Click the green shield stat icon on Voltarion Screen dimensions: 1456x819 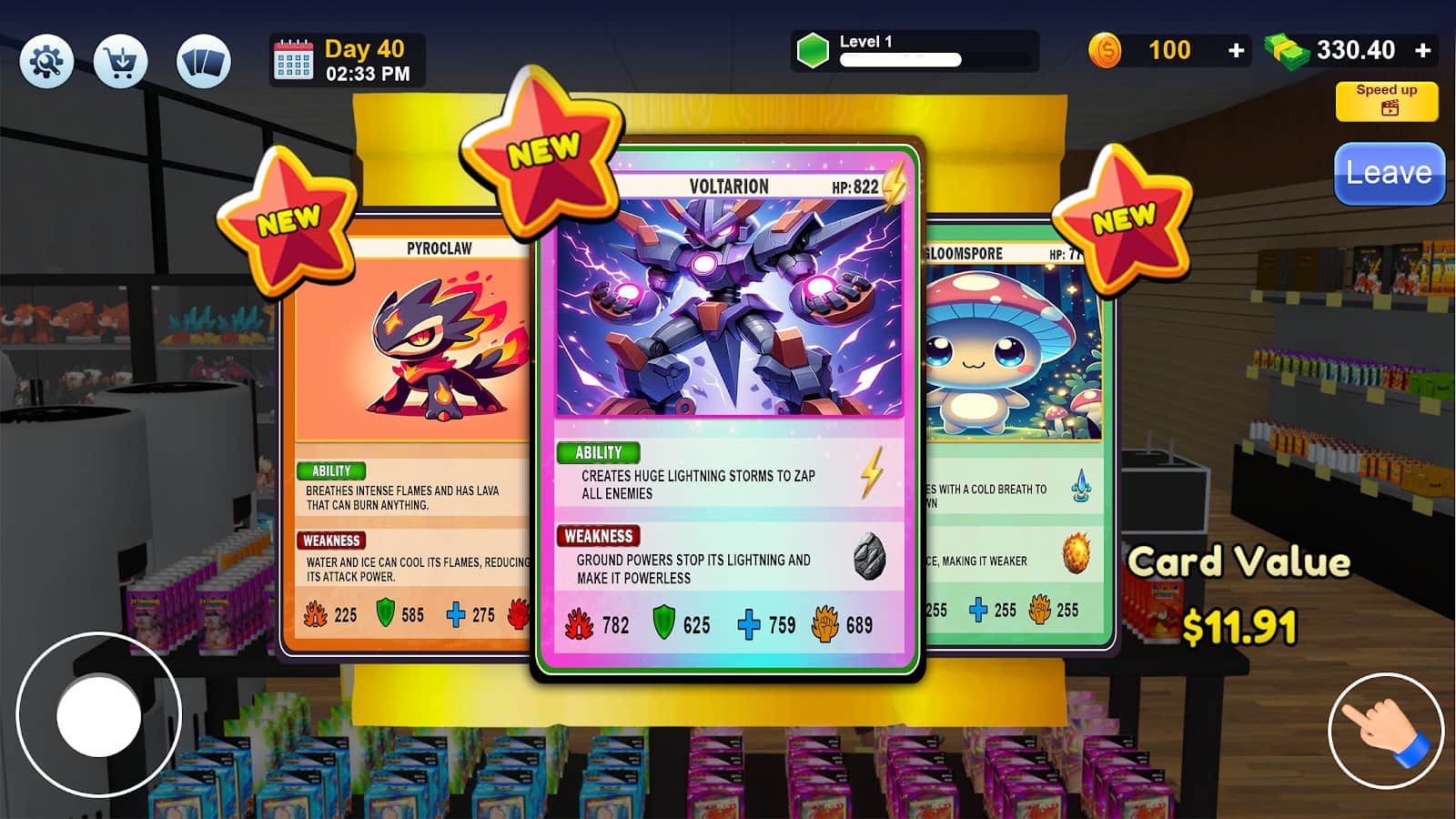[662, 624]
